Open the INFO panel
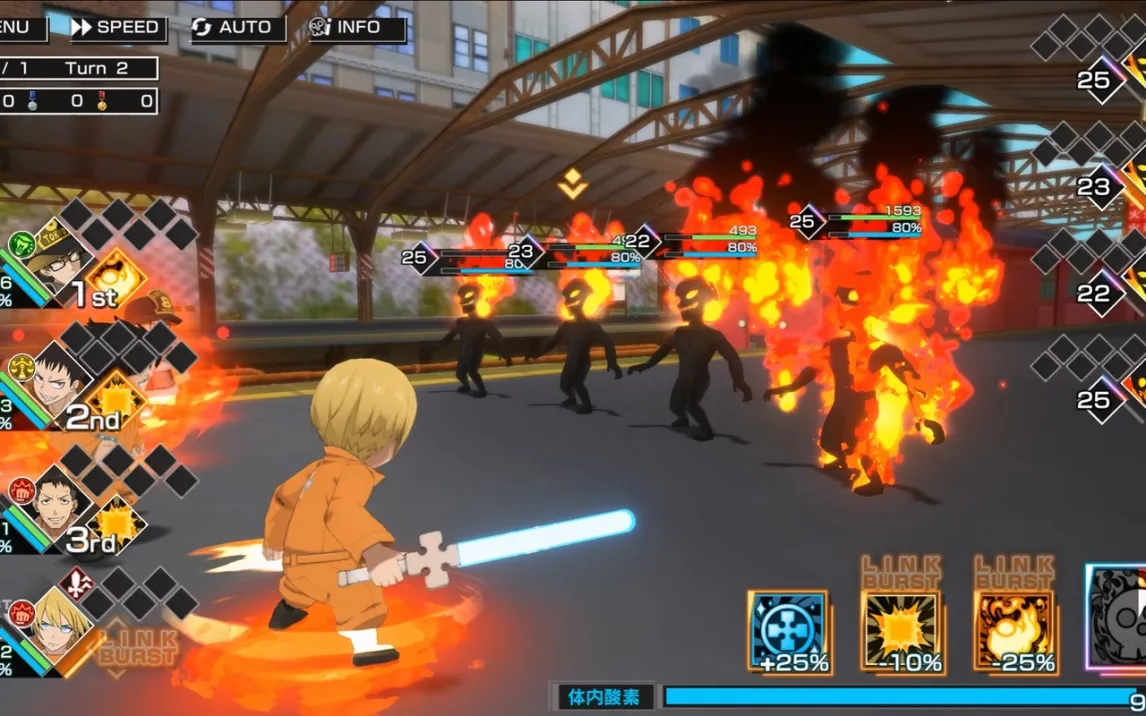Image resolution: width=1146 pixels, height=716 pixels. tap(357, 28)
